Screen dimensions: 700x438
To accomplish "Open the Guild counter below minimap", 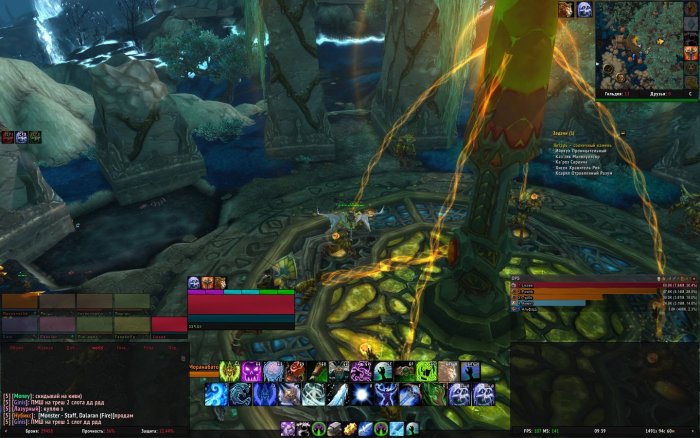I will click(616, 93).
